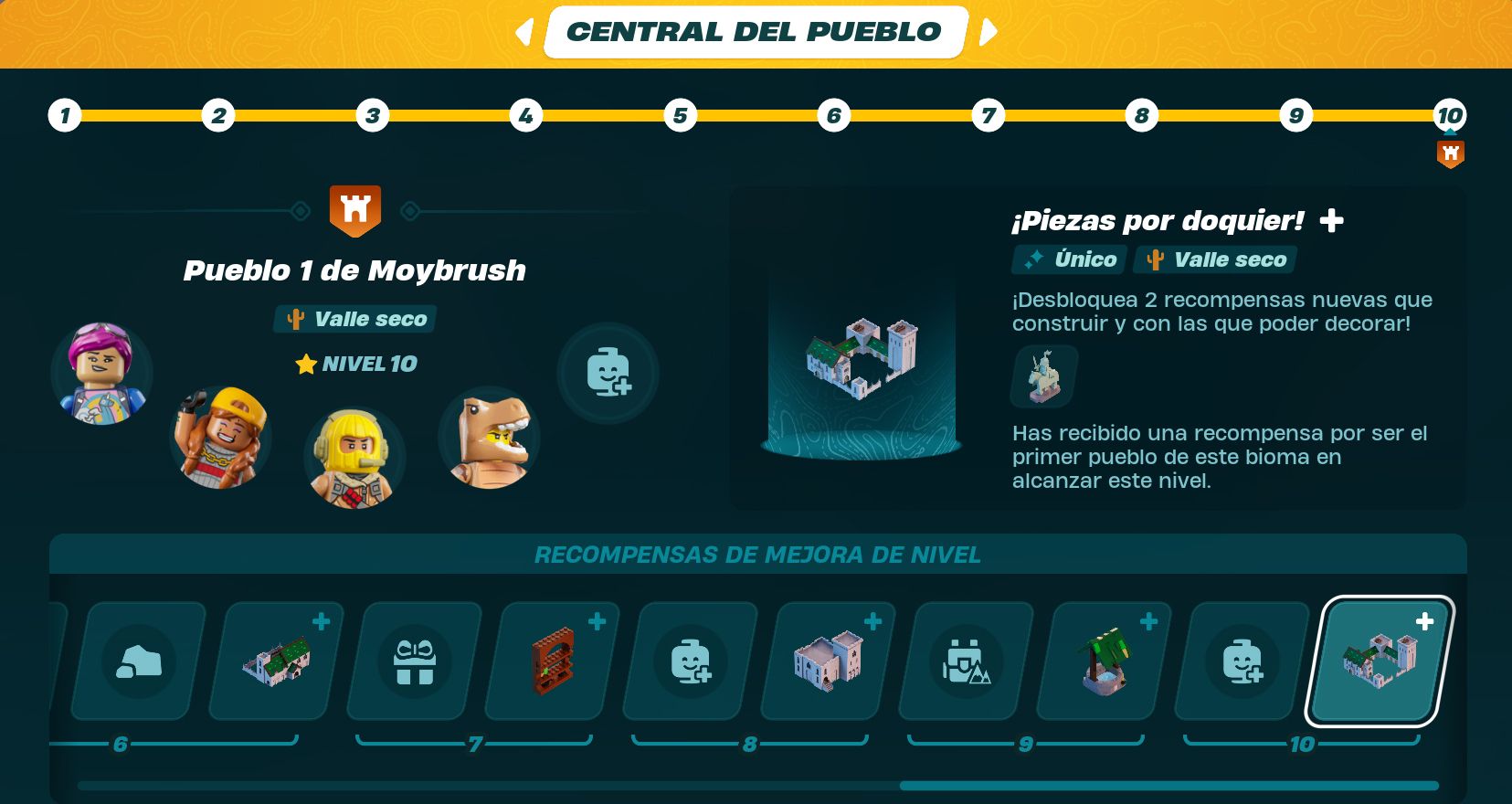Click the Valle seco cactus tag under the village name
The height and width of the screenshot is (804, 1512).
(x=354, y=319)
